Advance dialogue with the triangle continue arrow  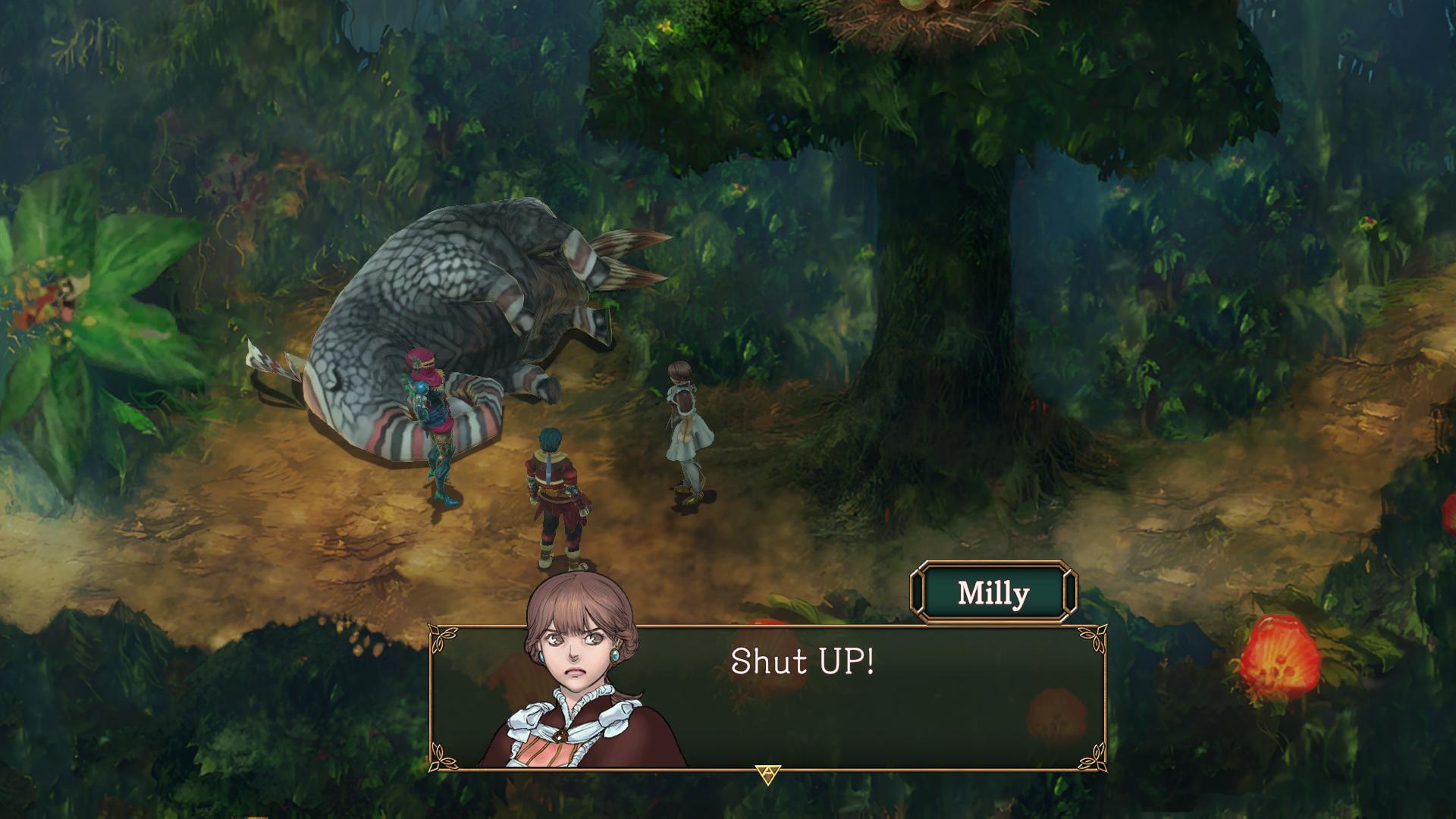[767, 774]
